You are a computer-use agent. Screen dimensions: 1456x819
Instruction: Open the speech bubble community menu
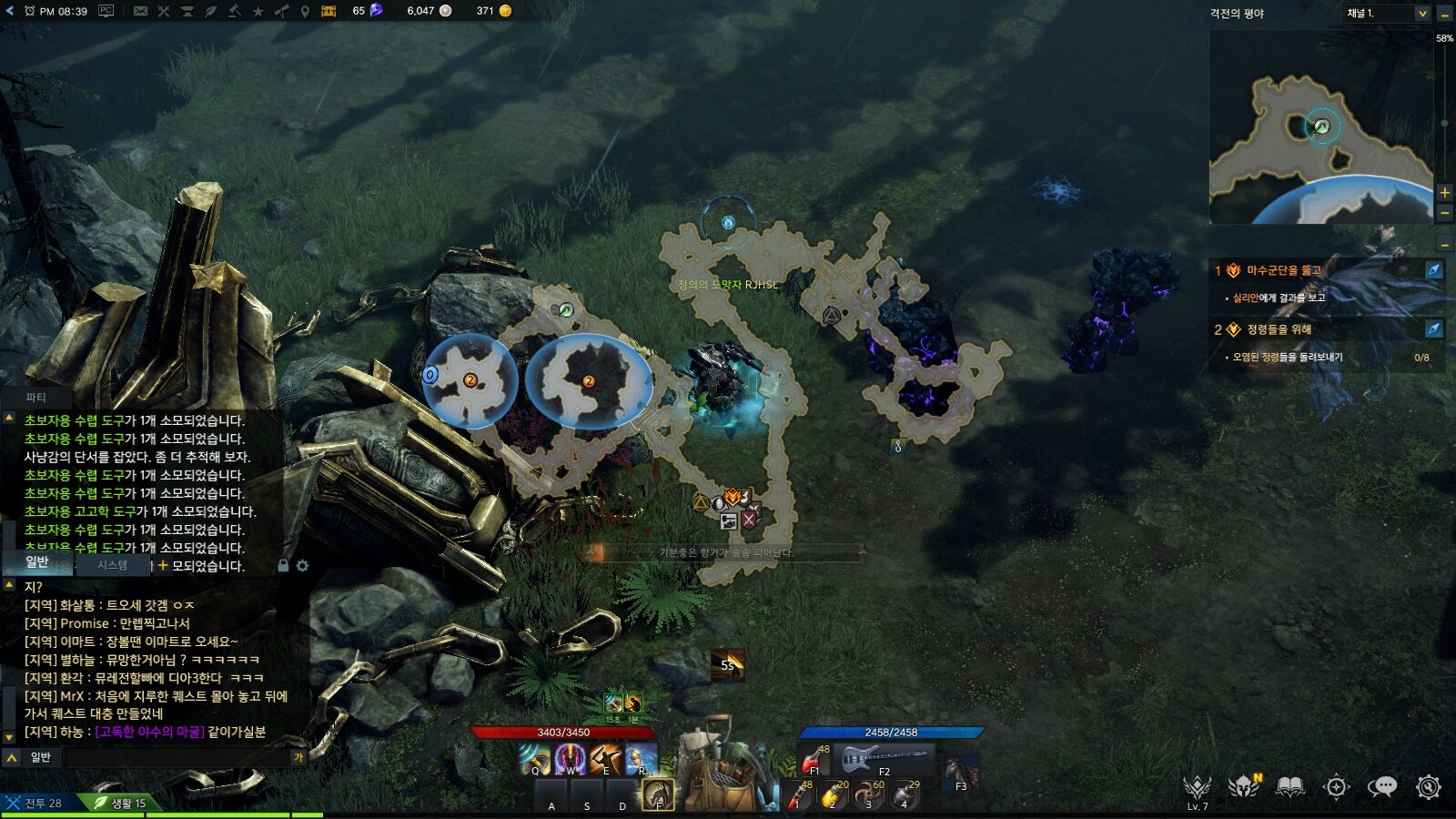click(x=1382, y=786)
